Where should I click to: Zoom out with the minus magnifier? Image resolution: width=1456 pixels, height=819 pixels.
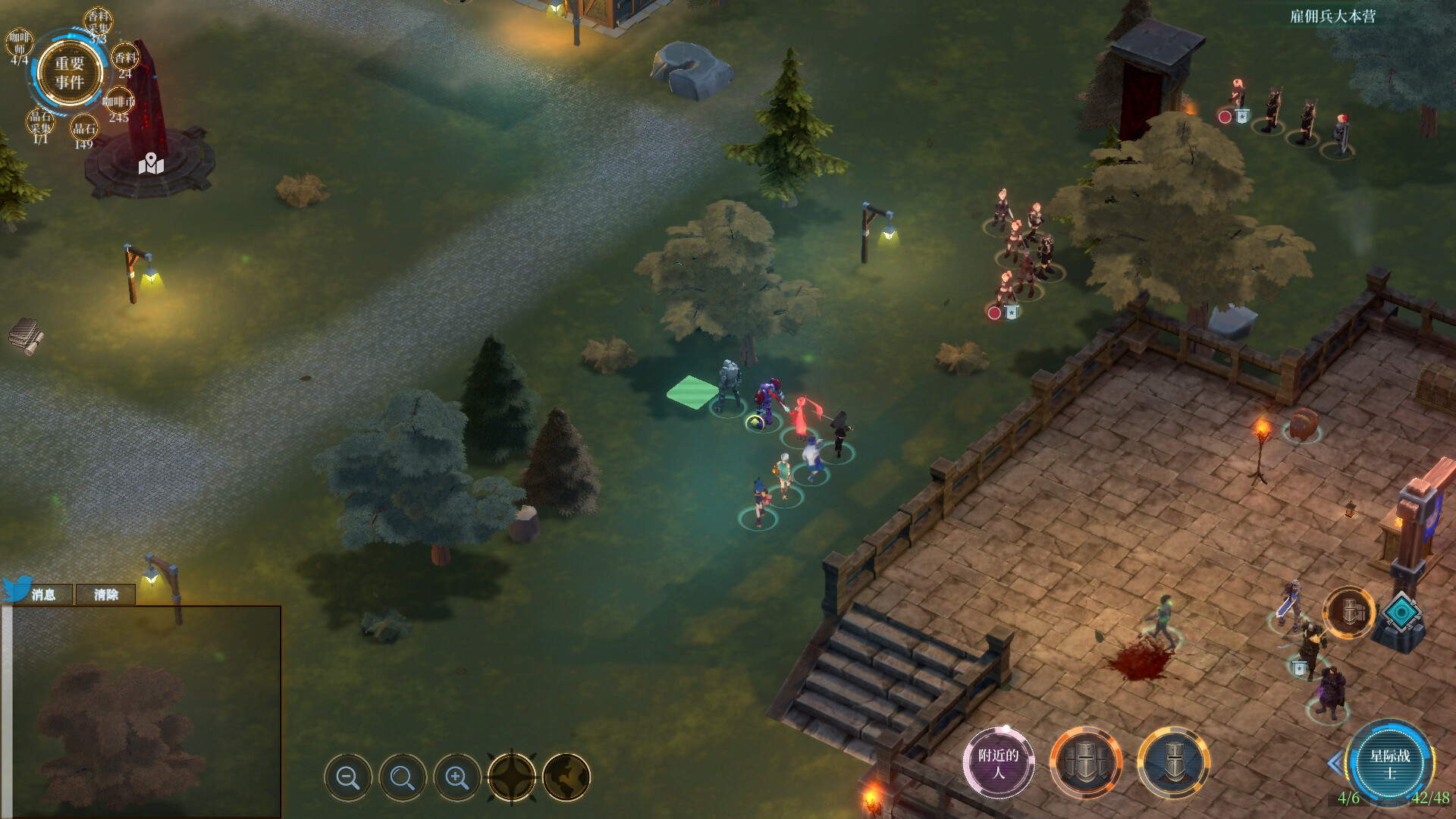click(348, 777)
